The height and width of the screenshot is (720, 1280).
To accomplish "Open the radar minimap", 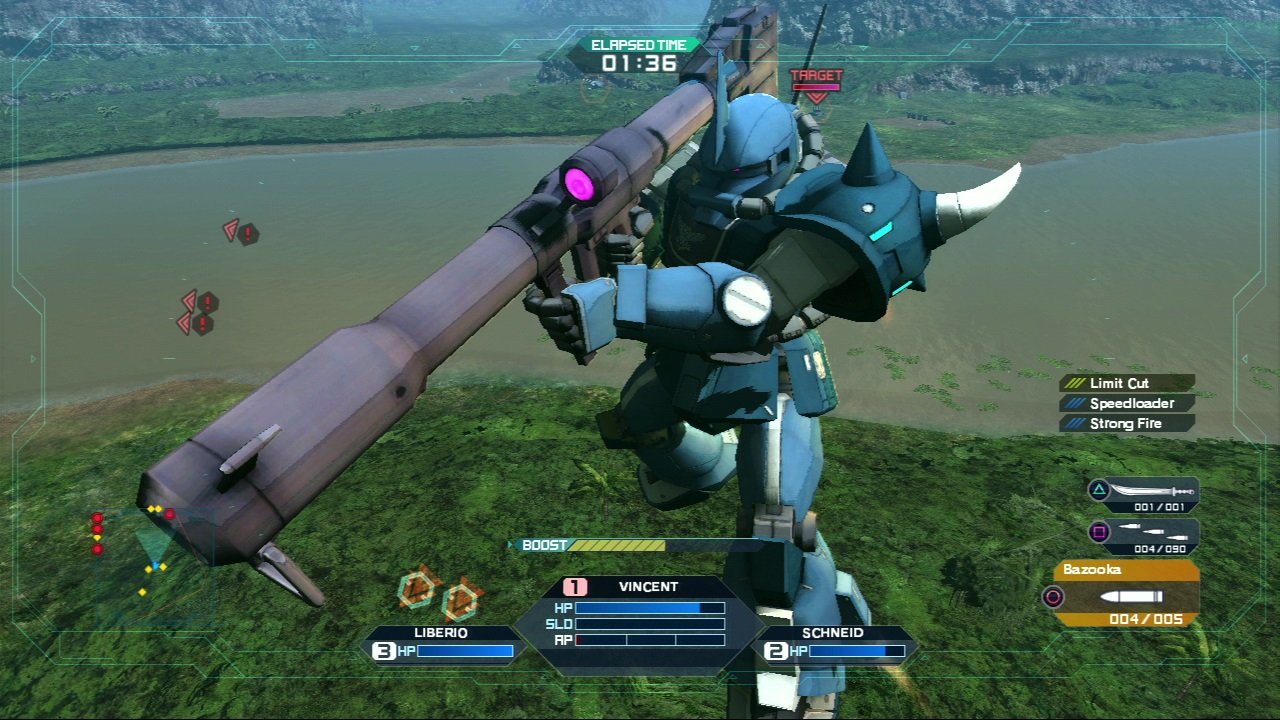I will point(148,552).
